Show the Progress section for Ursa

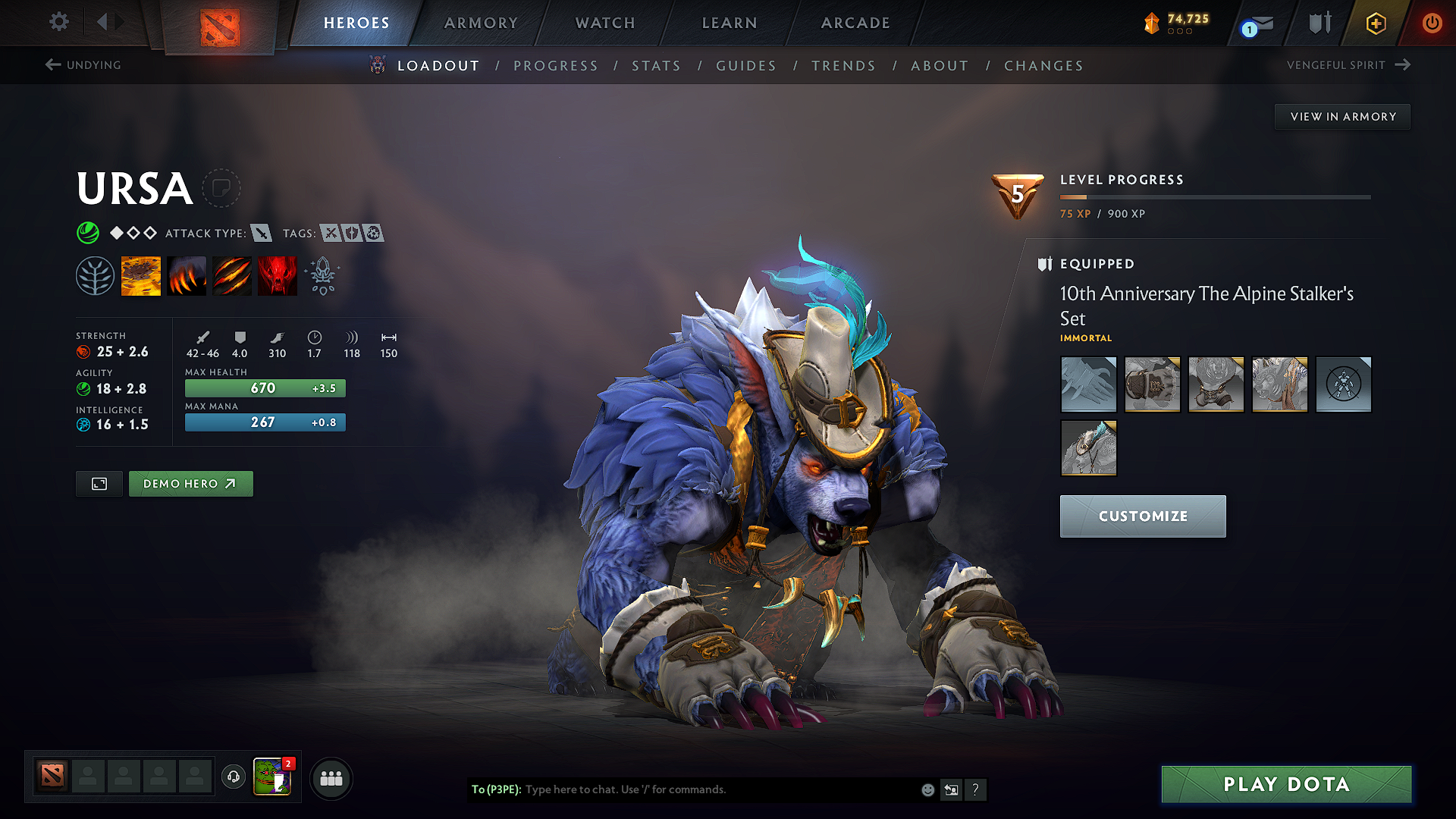tap(556, 66)
